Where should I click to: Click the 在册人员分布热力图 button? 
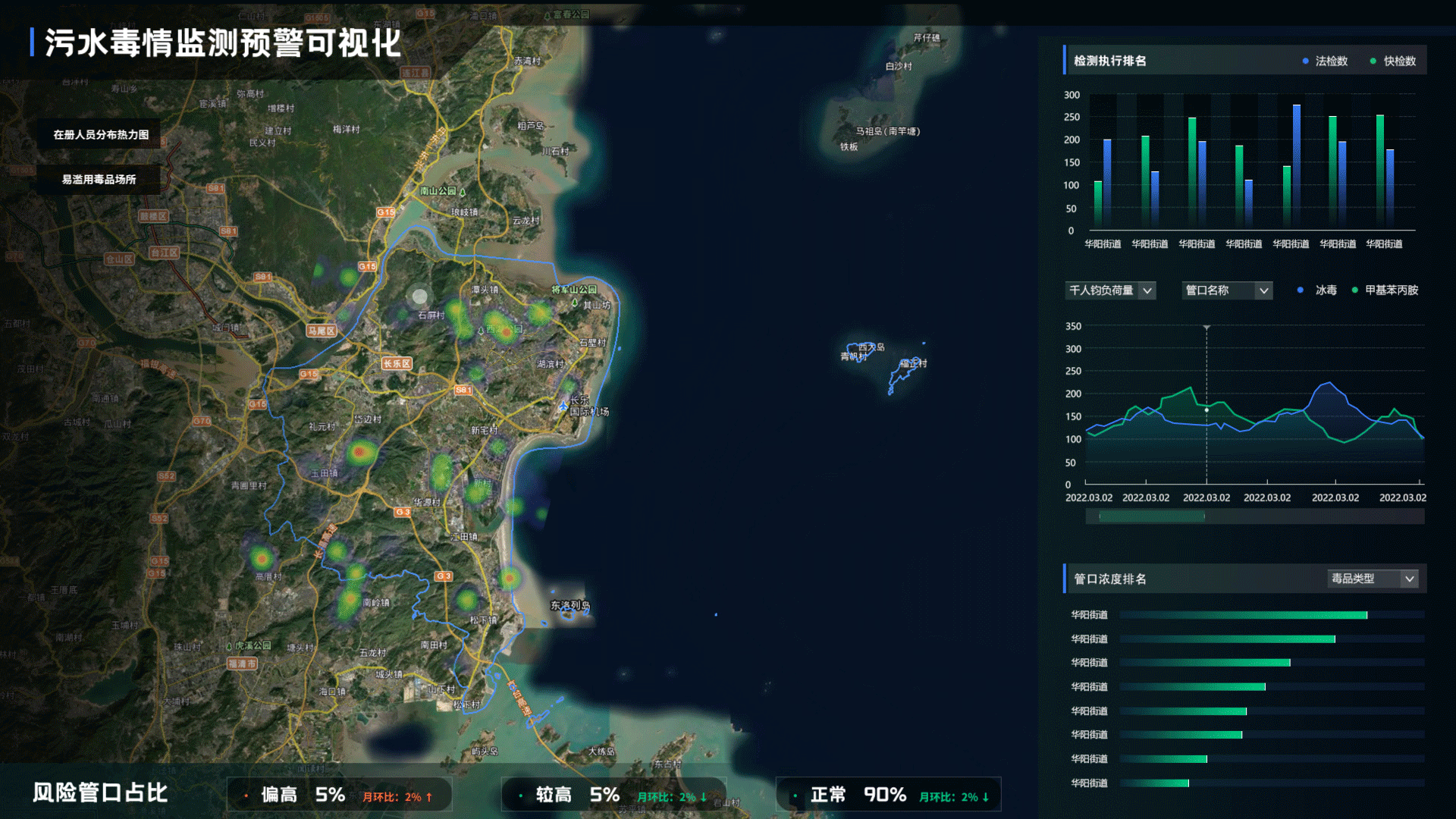(101, 134)
